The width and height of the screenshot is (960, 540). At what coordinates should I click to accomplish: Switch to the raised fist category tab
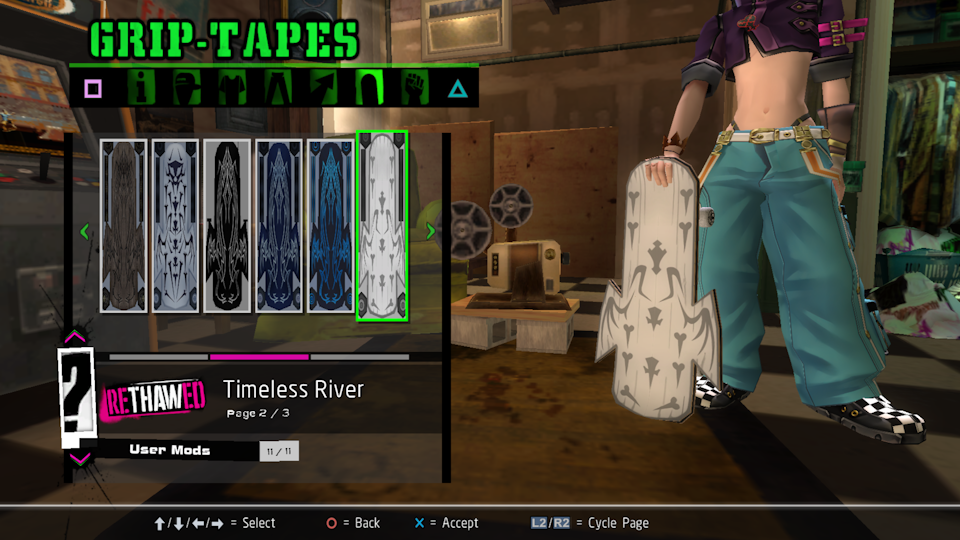click(414, 88)
